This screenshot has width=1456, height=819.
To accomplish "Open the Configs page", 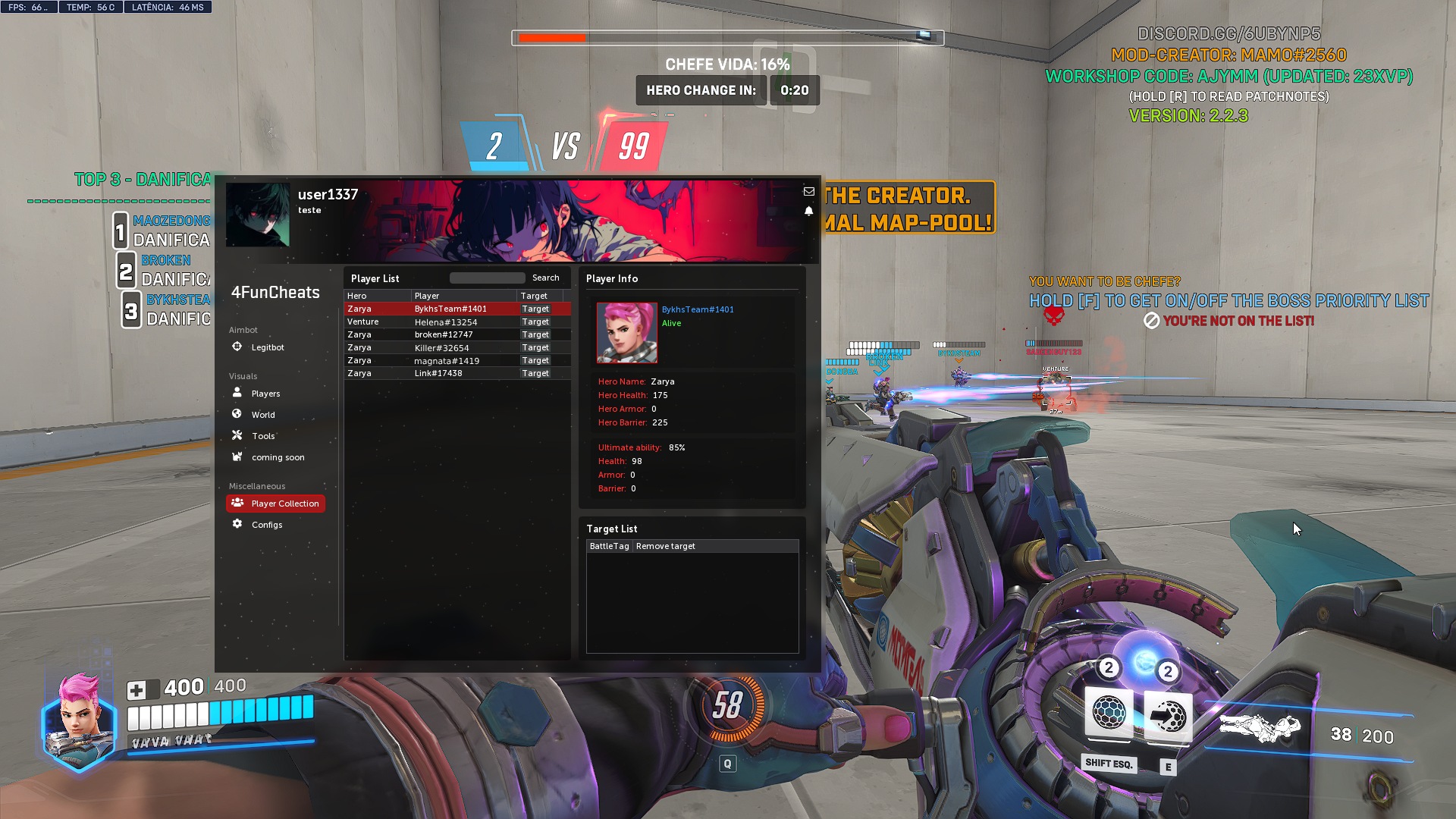I will pyautogui.click(x=266, y=525).
